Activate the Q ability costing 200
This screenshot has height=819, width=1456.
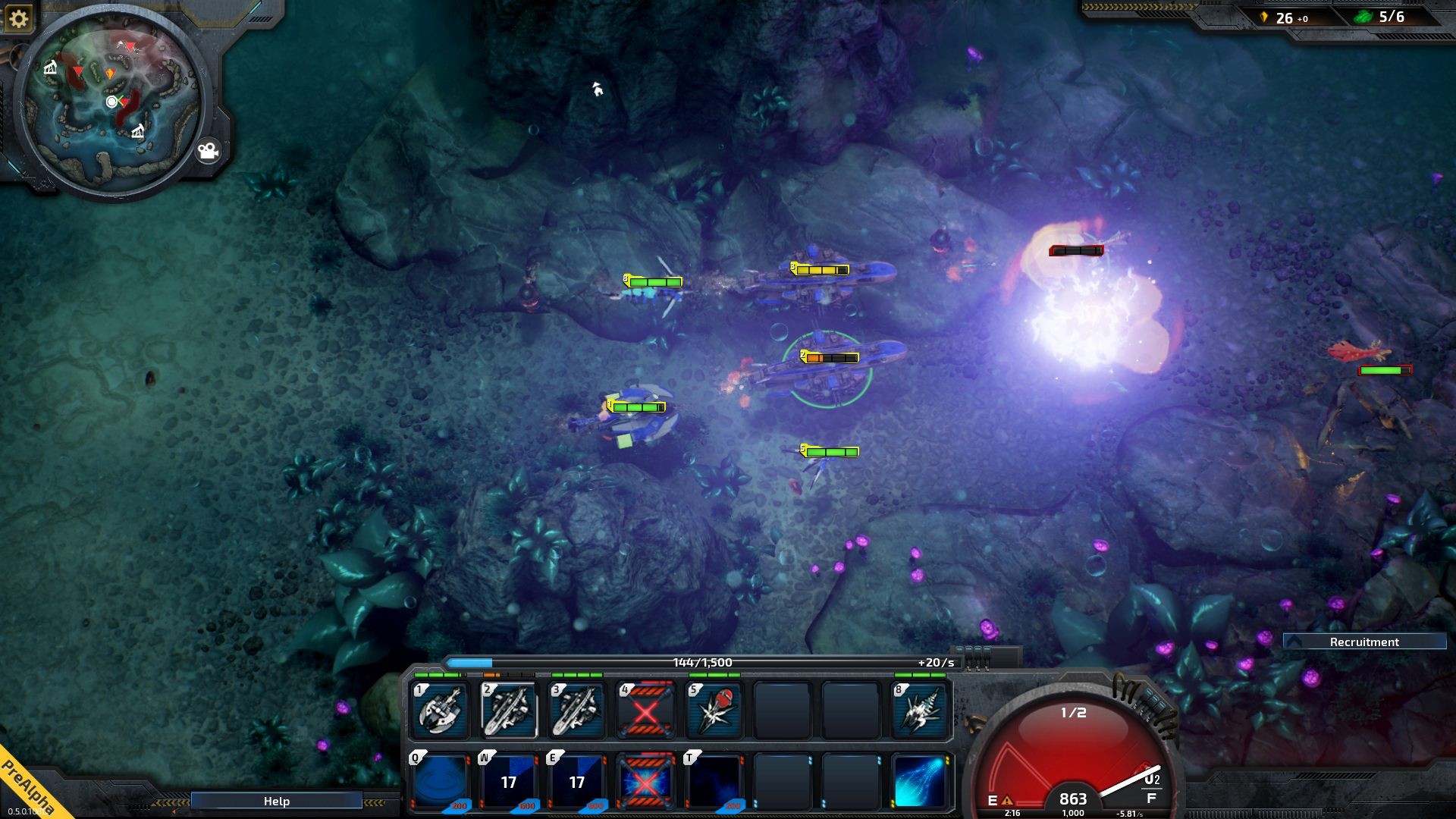pos(440,781)
